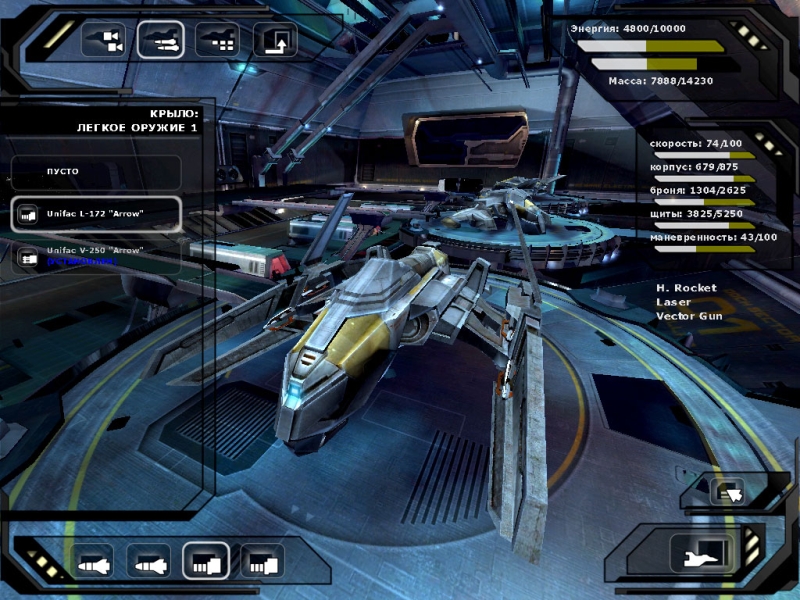Image resolution: width=800 pixels, height=600 pixels.
Task: Choose the ПУСТО empty weapon option
Action: pos(96,172)
